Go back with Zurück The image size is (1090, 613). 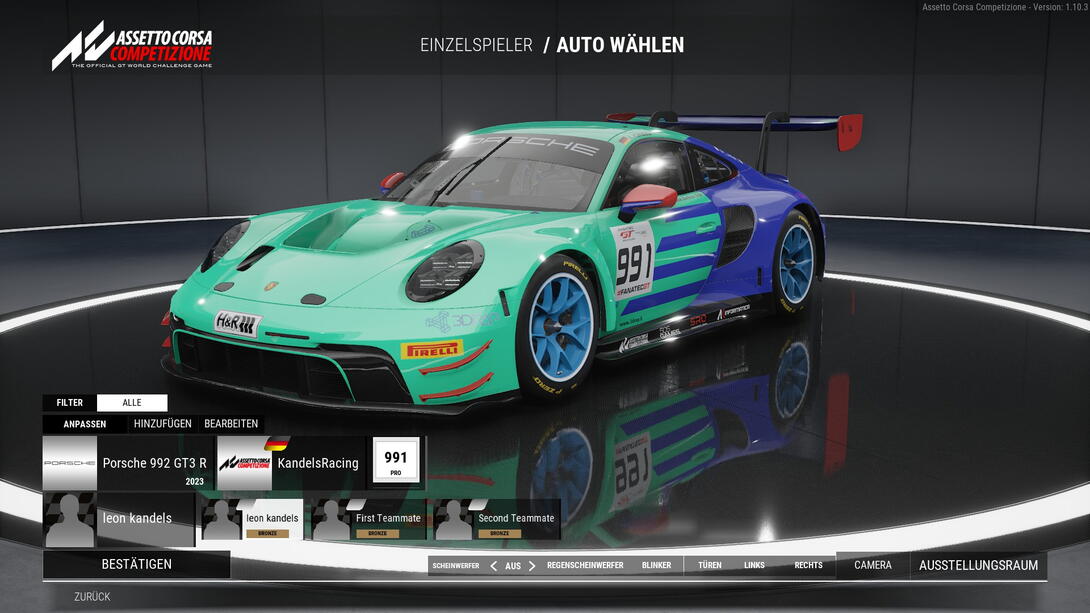pos(92,597)
